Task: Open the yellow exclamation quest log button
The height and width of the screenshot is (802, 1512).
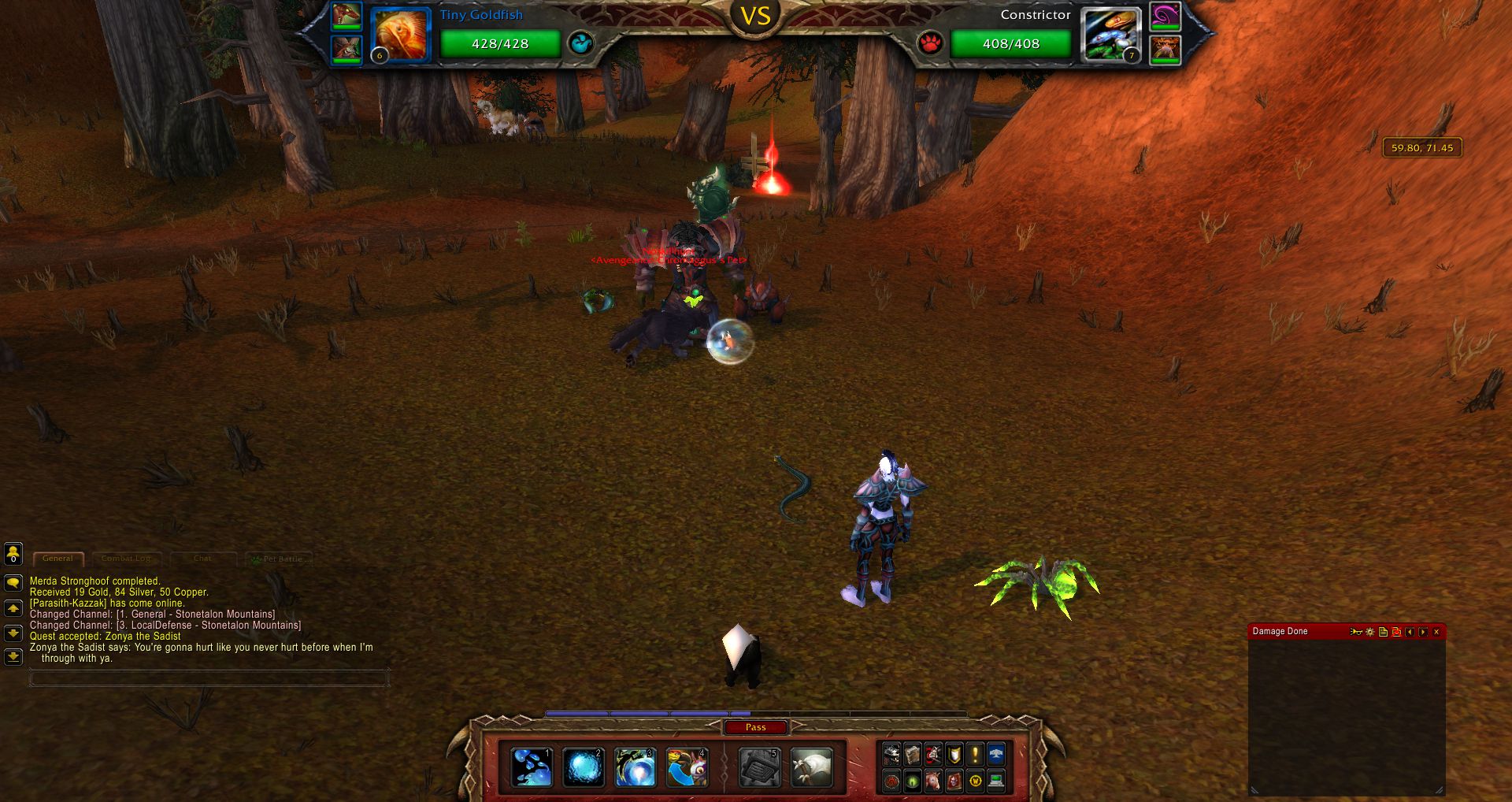Action: tap(975, 755)
